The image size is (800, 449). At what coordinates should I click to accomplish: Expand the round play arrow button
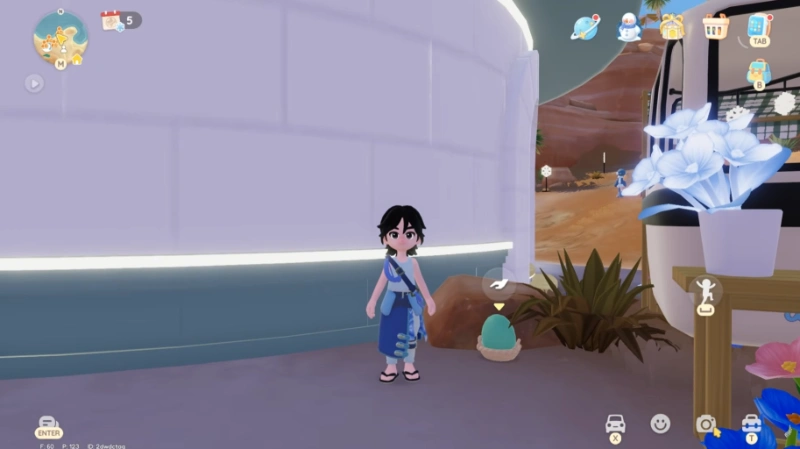pos(35,83)
